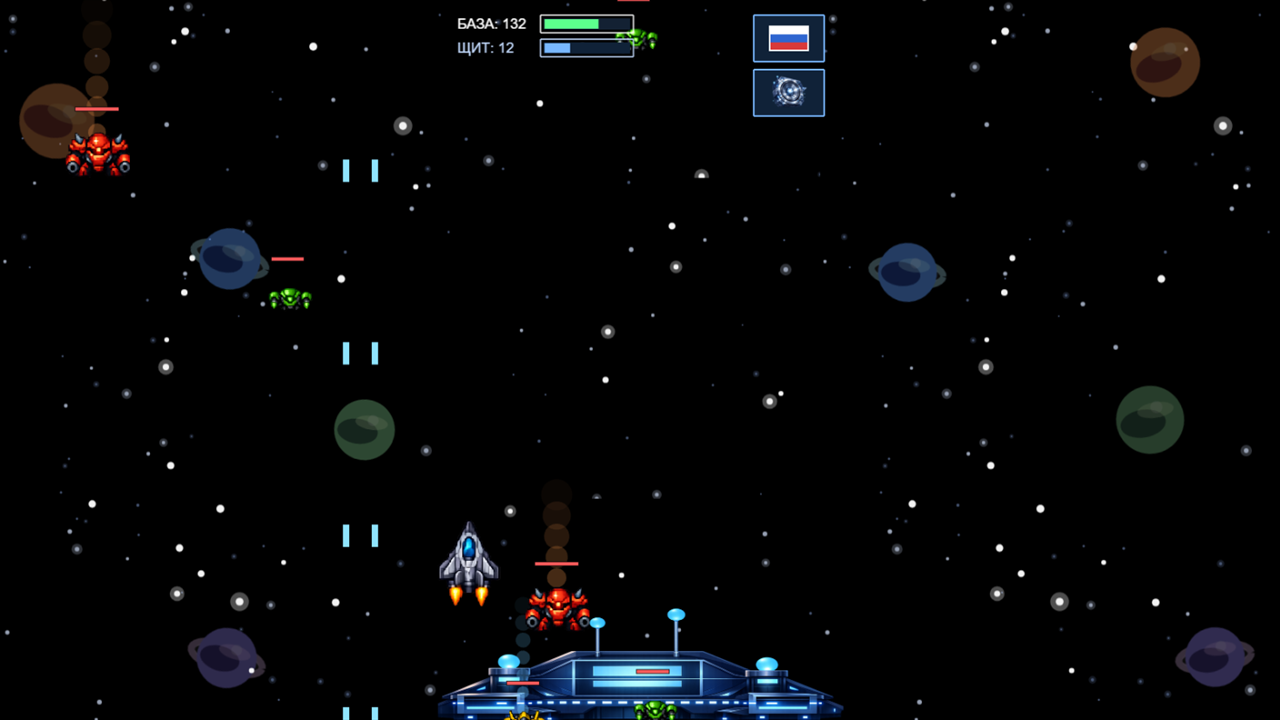Activate the shield portal icon button
Screen dimensions: 1280x720
[789, 91]
